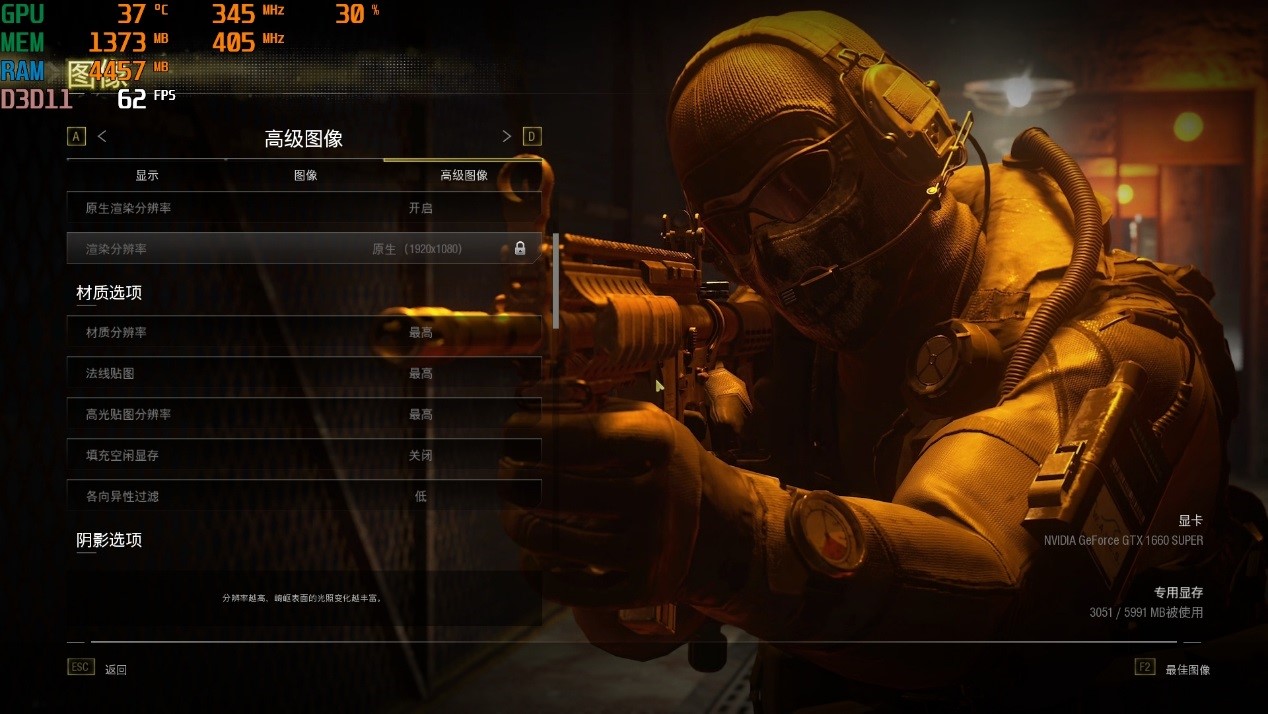This screenshot has height=714, width=1268.
Task: Open the 图像 tab
Action: [x=305, y=175]
